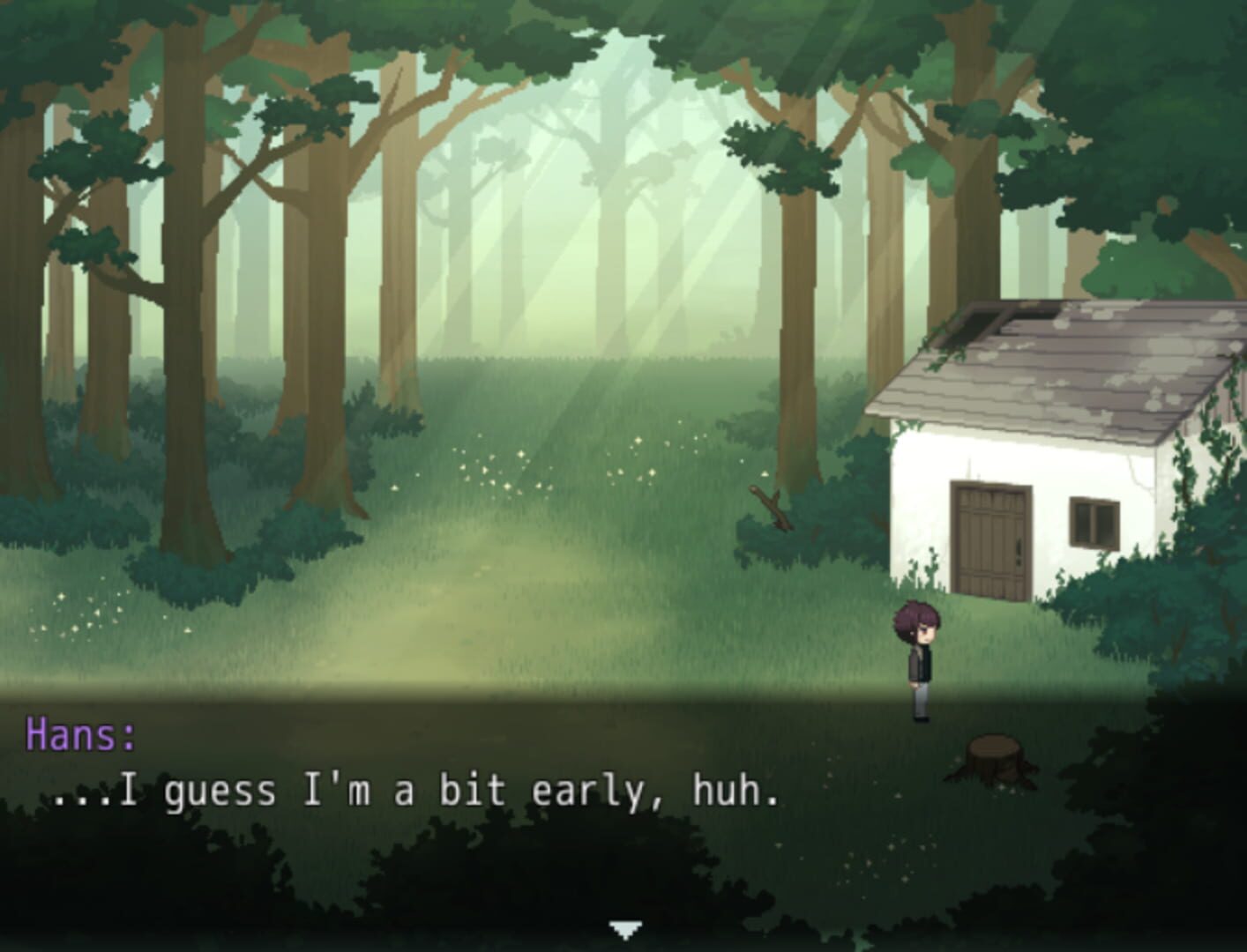1247x952 pixels.
Task: Click the downward arrow to advance the dialogue
Action: click(623, 929)
